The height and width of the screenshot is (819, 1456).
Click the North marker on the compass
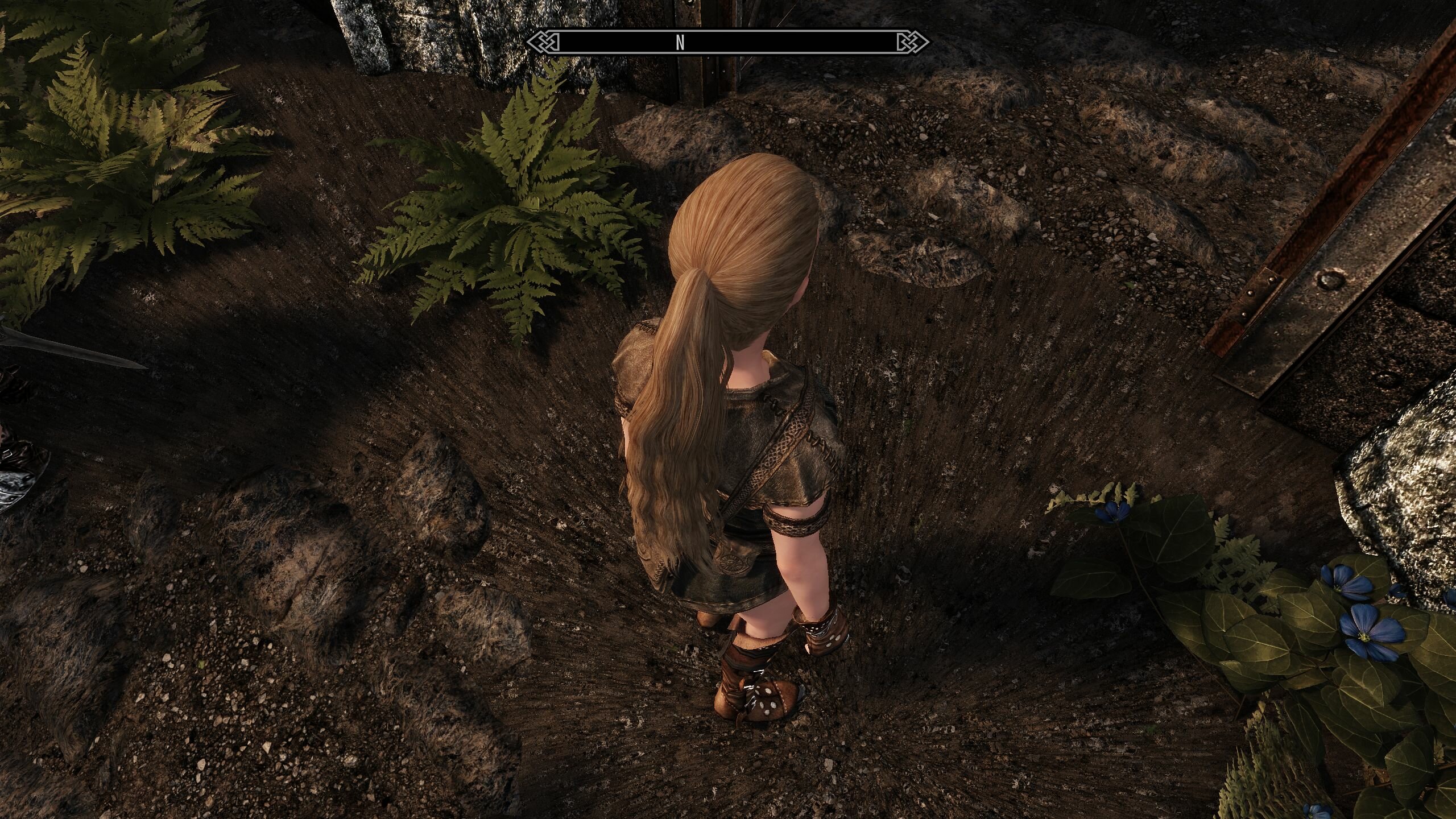tap(680, 43)
